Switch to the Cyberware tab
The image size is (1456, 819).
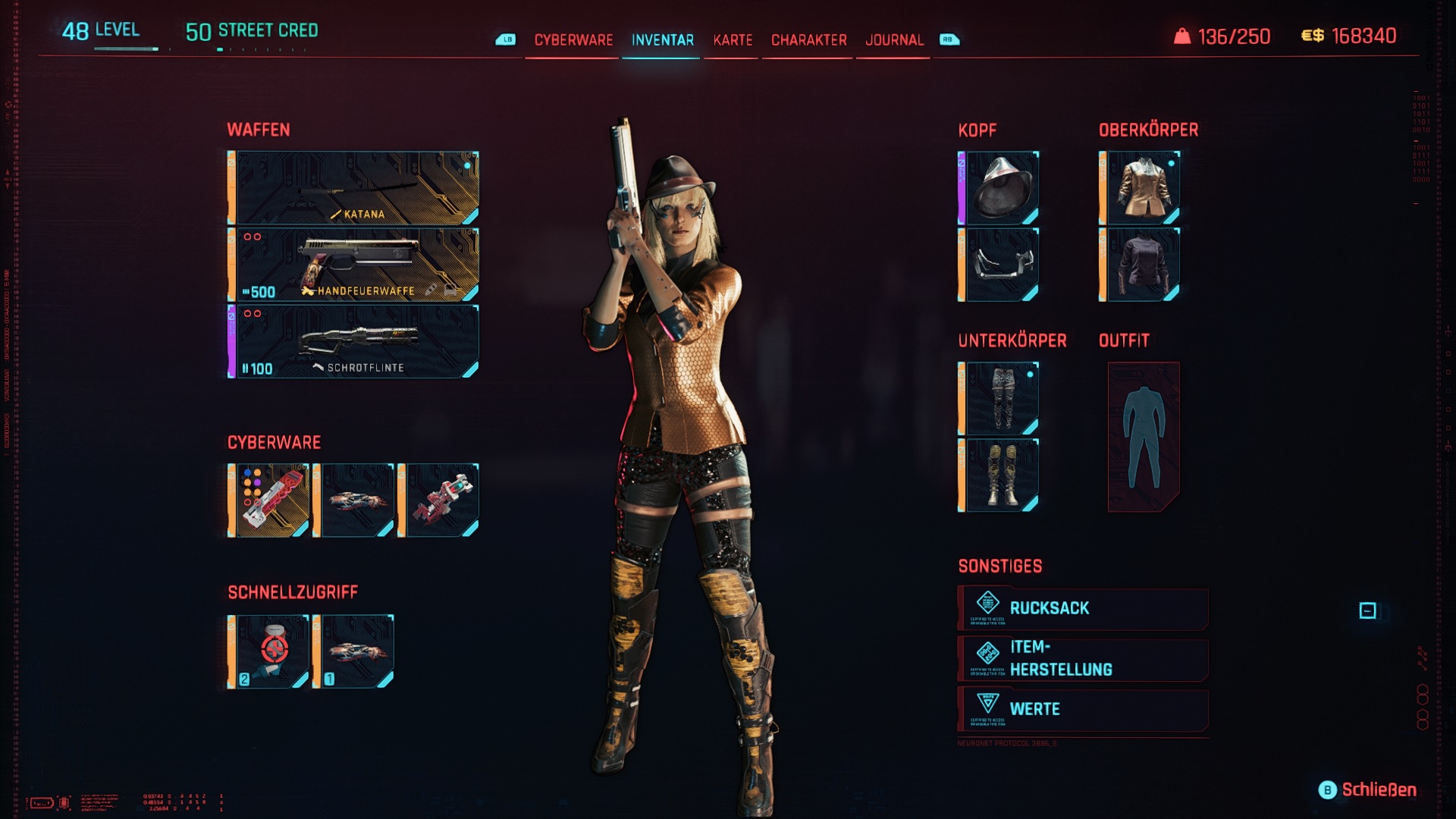coord(573,40)
